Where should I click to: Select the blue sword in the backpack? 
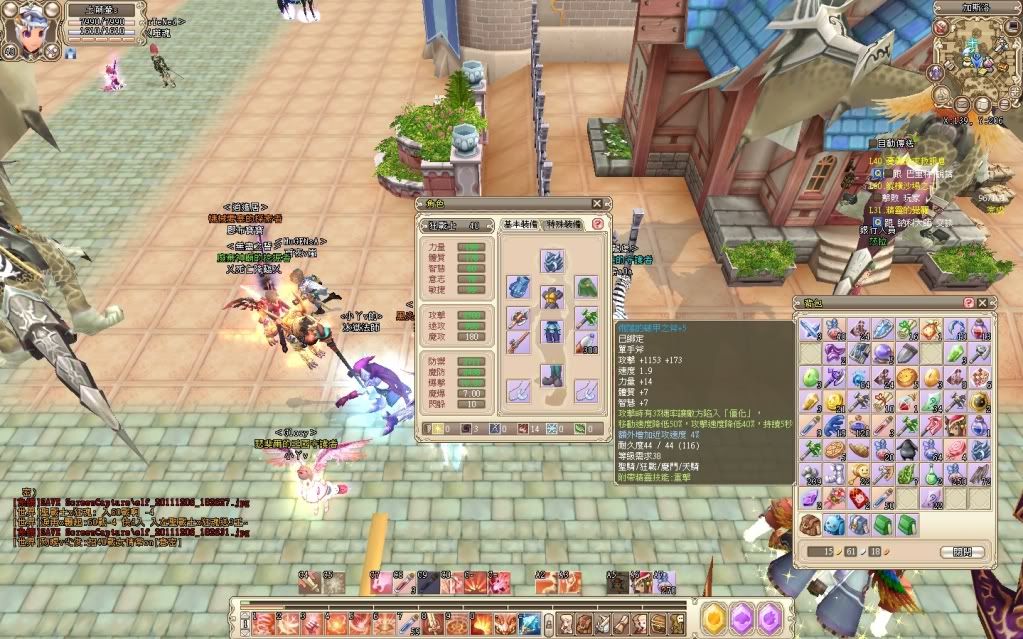(809, 329)
